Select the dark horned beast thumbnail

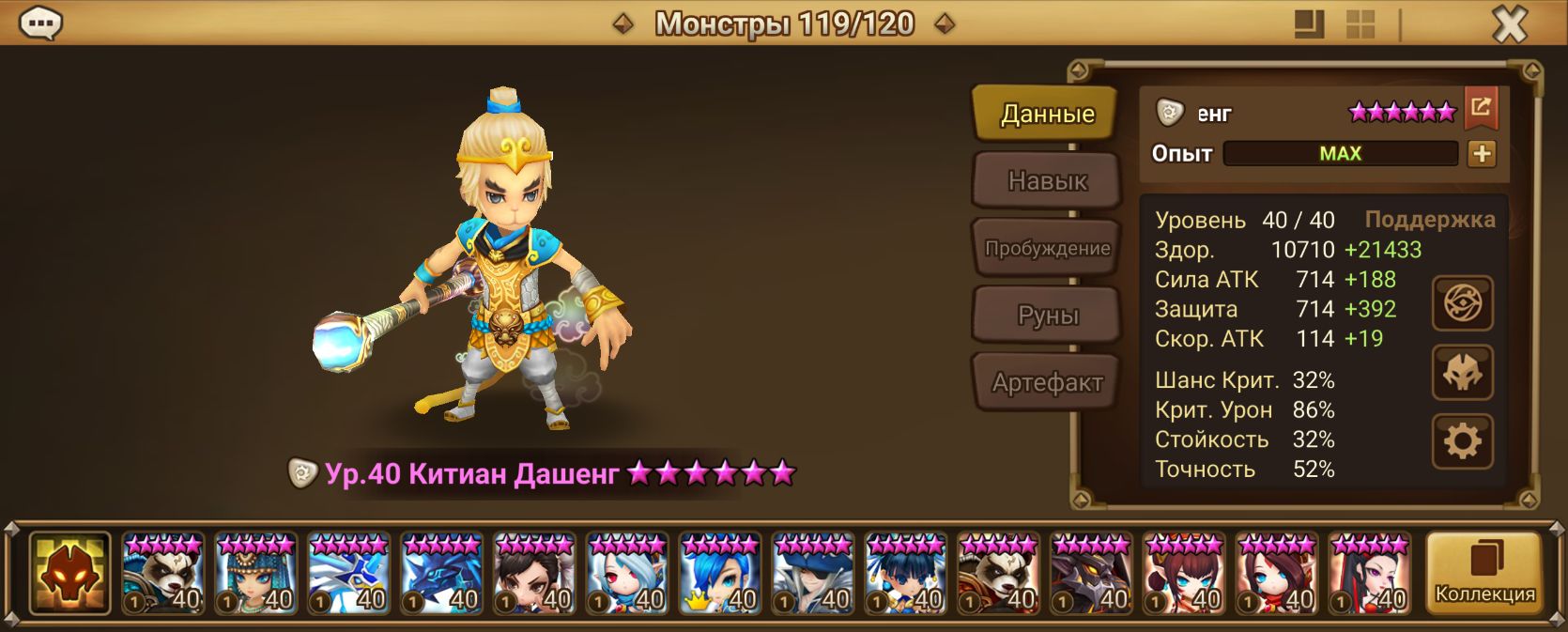[x=1091, y=573]
